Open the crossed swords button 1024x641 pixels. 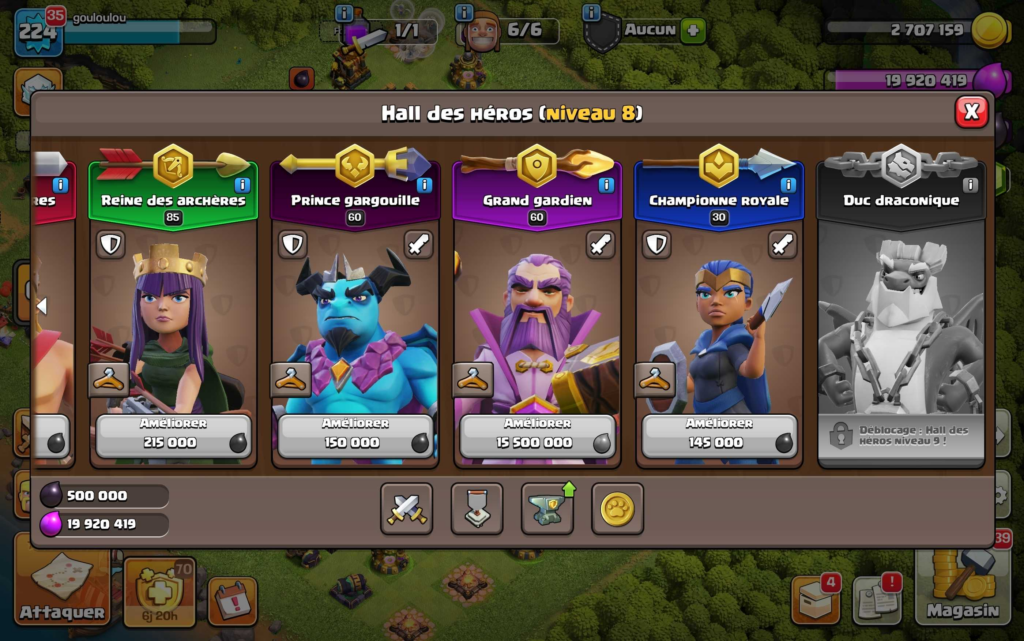click(407, 509)
